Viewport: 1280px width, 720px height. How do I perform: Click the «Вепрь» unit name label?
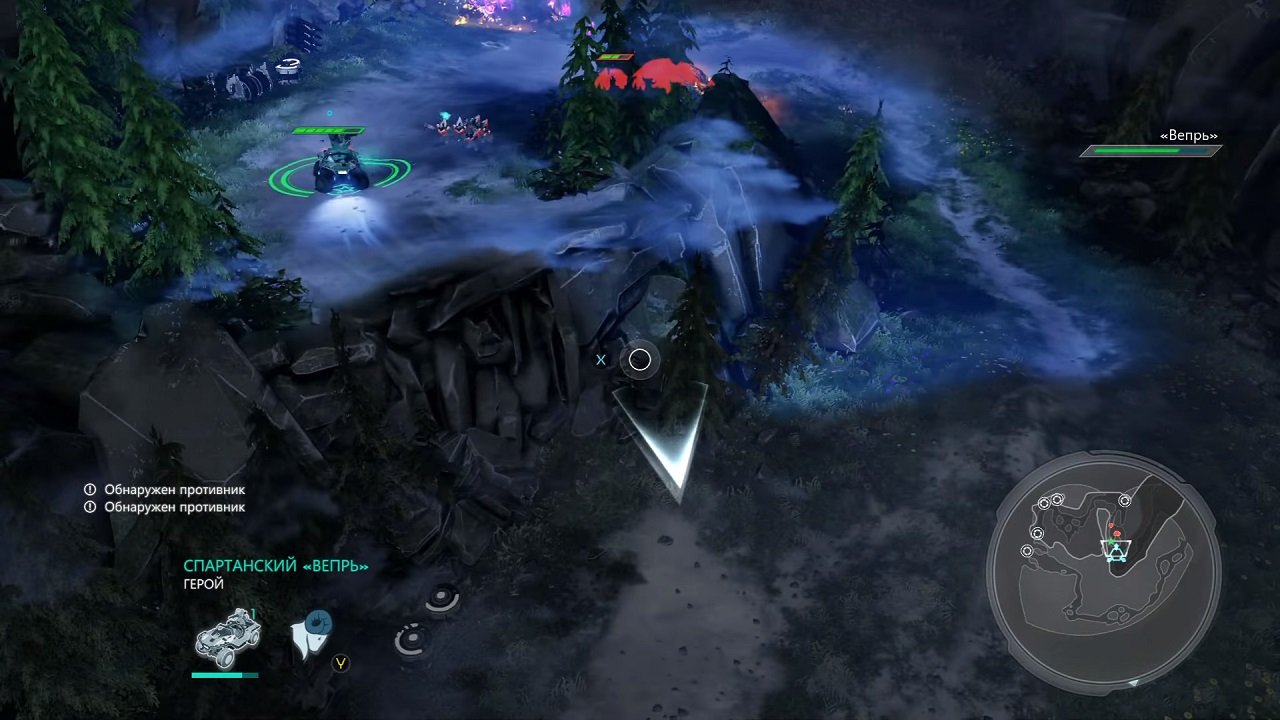point(1186,134)
